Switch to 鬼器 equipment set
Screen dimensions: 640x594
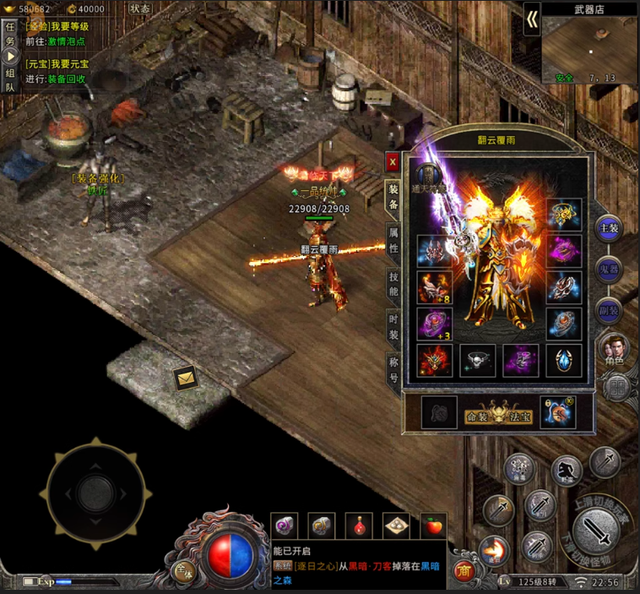608,269
